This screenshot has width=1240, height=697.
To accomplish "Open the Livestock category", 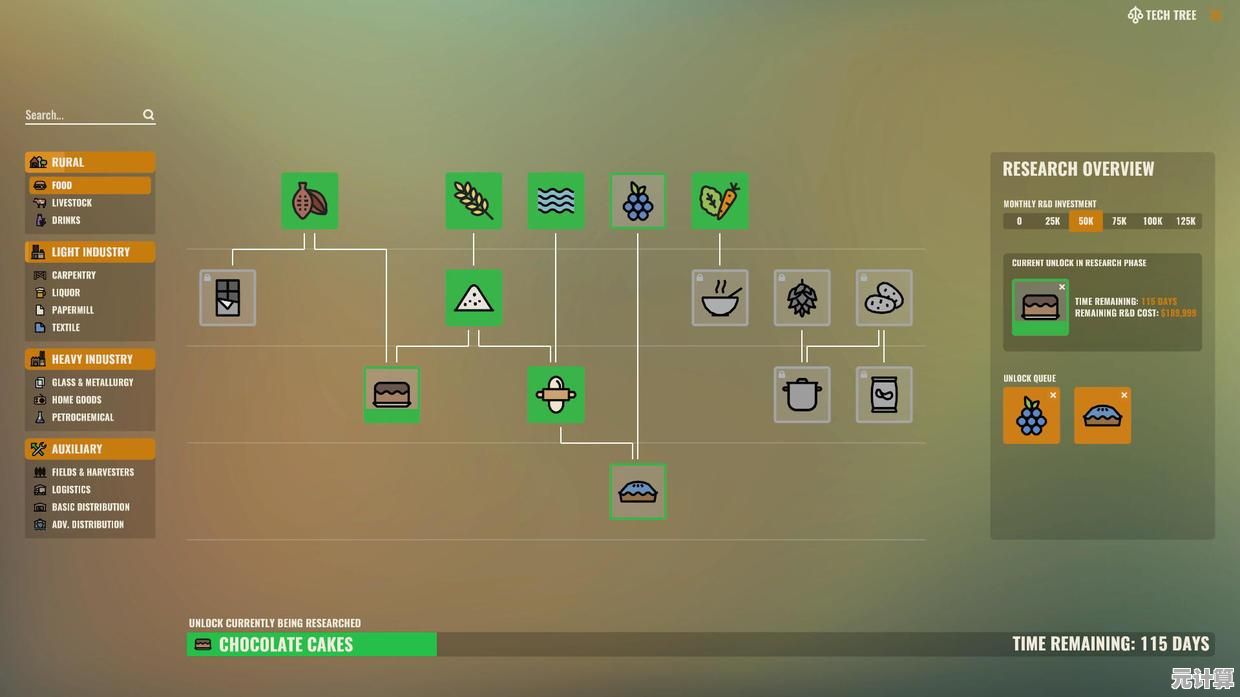I will click(x=71, y=203).
